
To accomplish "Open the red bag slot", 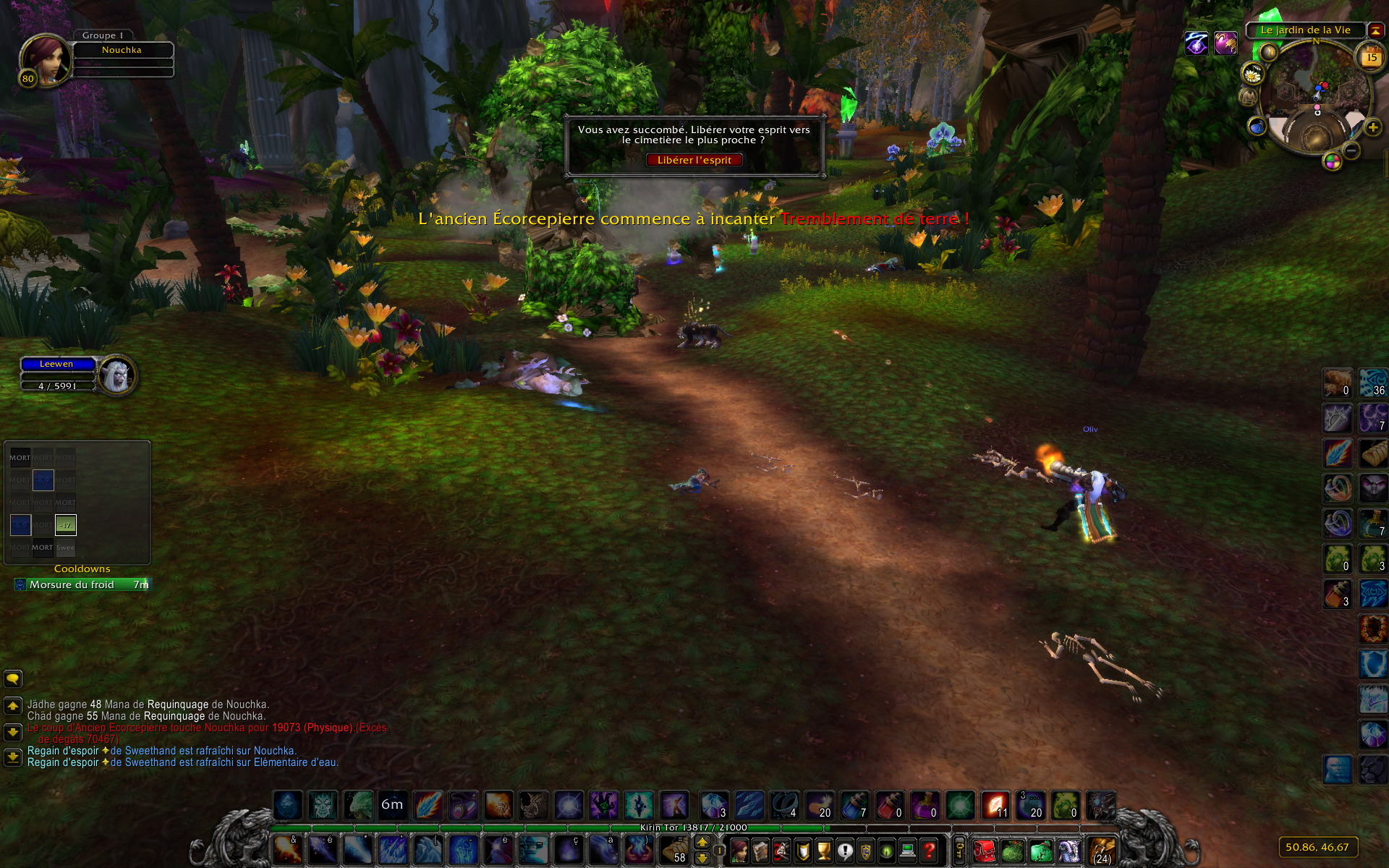I will pos(984,851).
